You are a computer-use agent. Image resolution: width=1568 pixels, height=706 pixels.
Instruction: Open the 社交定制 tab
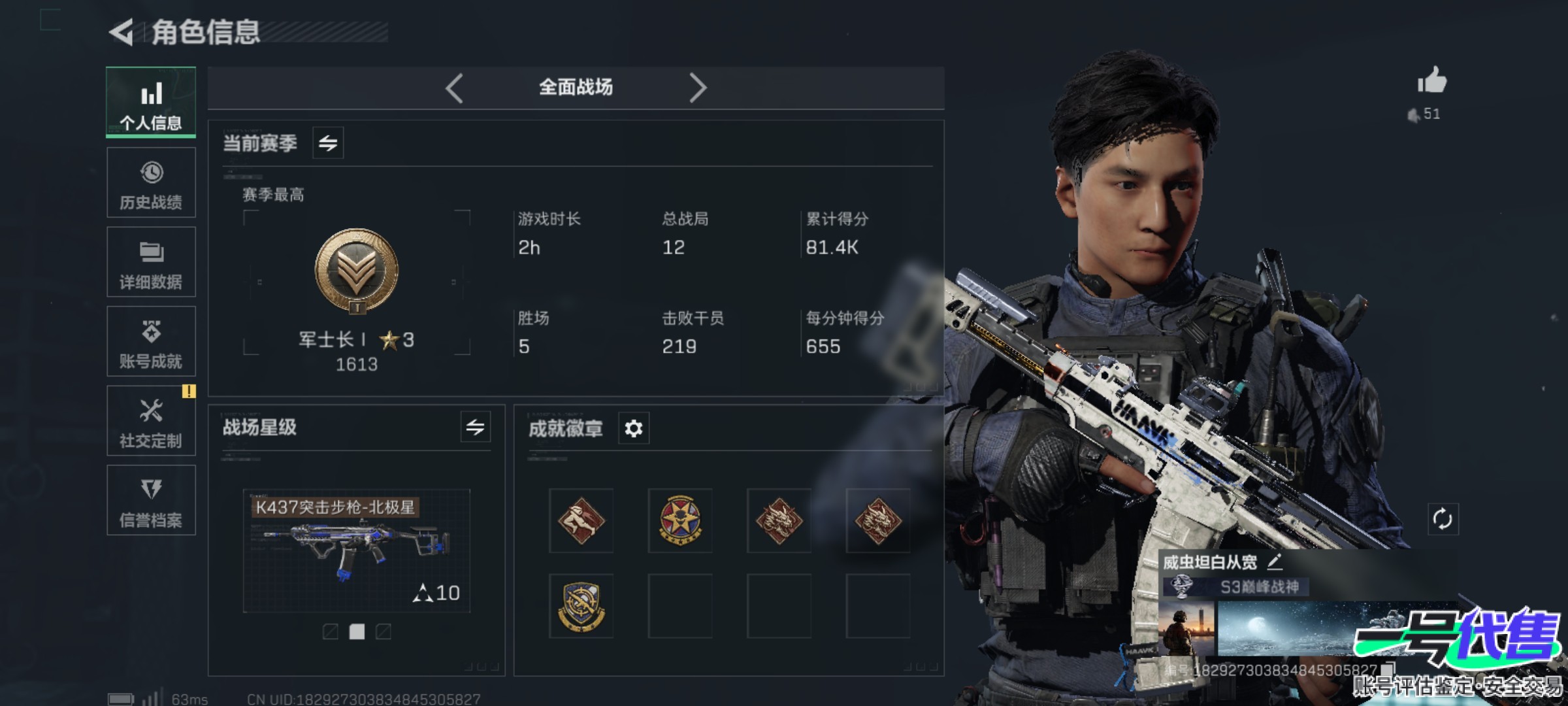pos(151,421)
